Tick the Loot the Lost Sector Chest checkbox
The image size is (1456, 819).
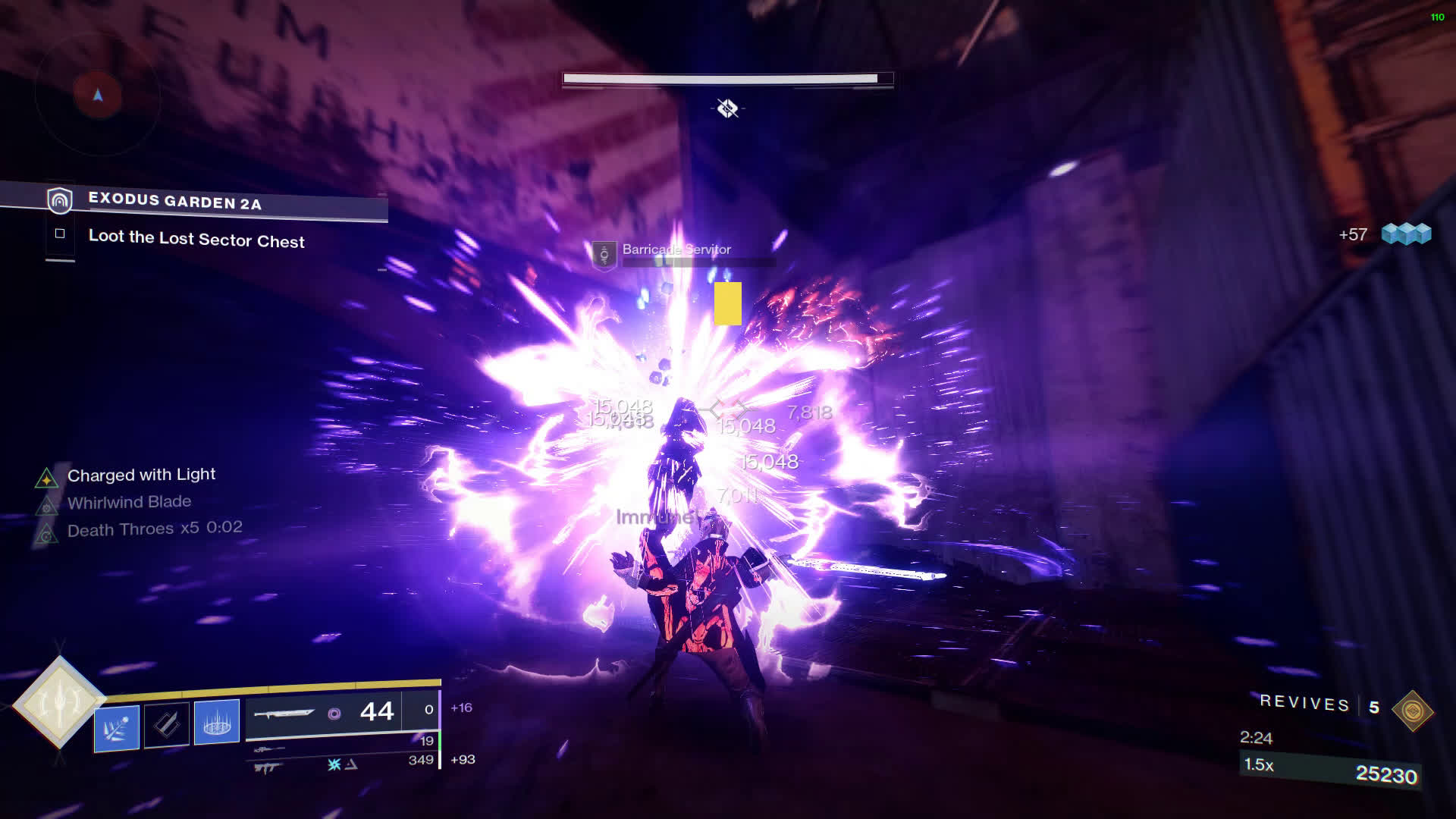pos(60,234)
